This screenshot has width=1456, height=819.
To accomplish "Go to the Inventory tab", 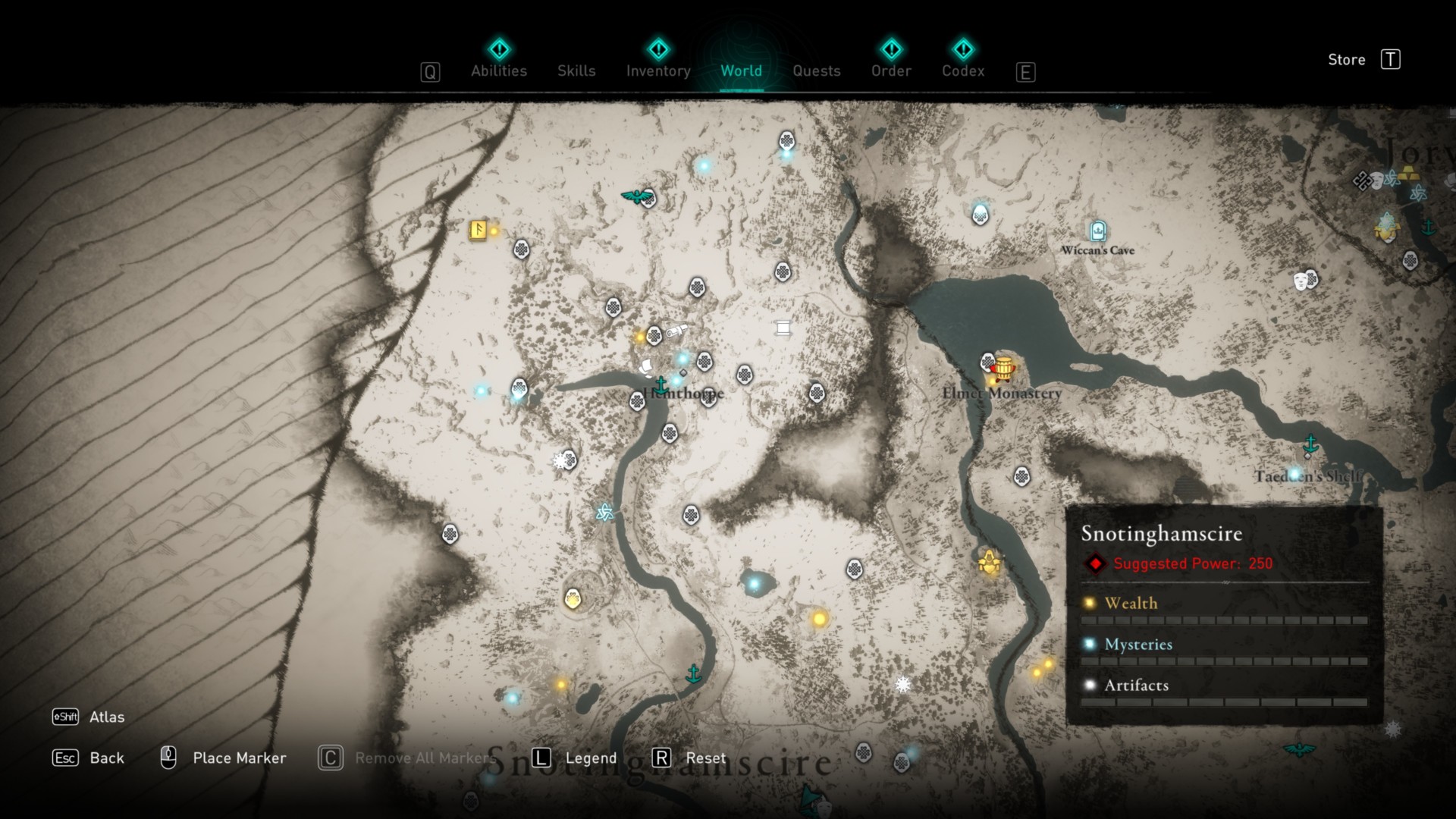I will click(658, 71).
